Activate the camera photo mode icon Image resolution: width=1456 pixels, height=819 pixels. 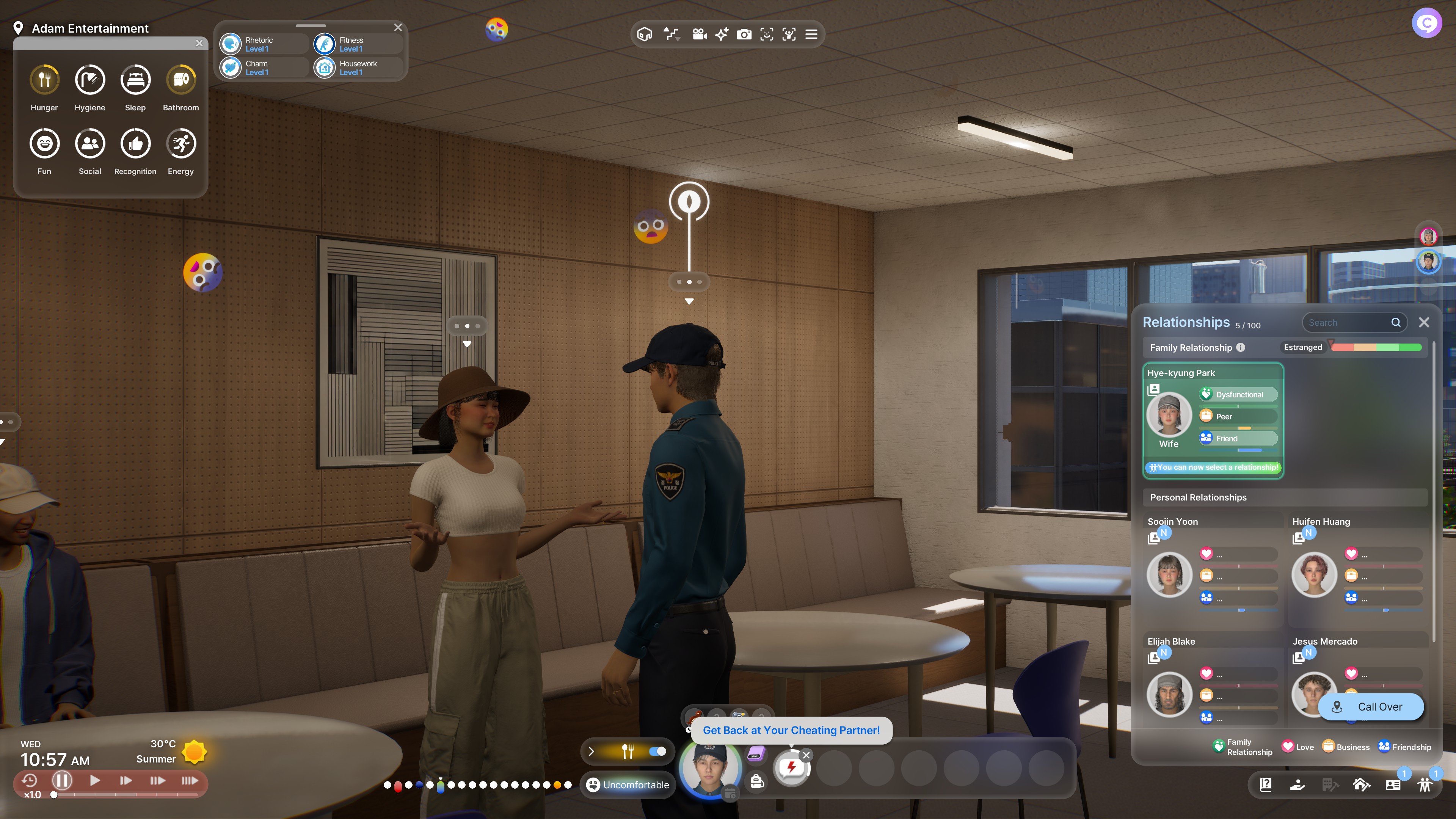(744, 35)
